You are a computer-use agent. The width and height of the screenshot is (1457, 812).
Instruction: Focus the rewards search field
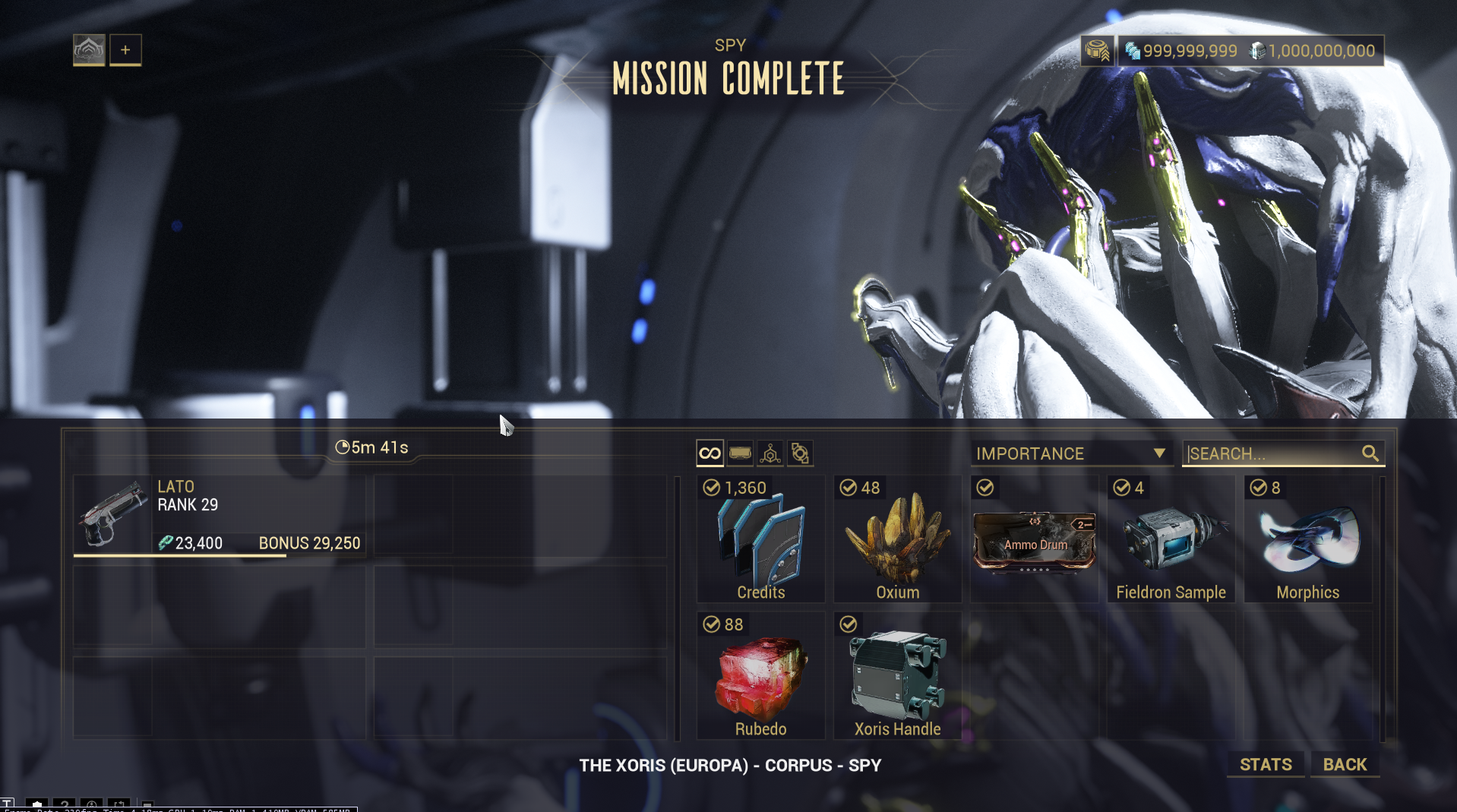pos(1274,453)
